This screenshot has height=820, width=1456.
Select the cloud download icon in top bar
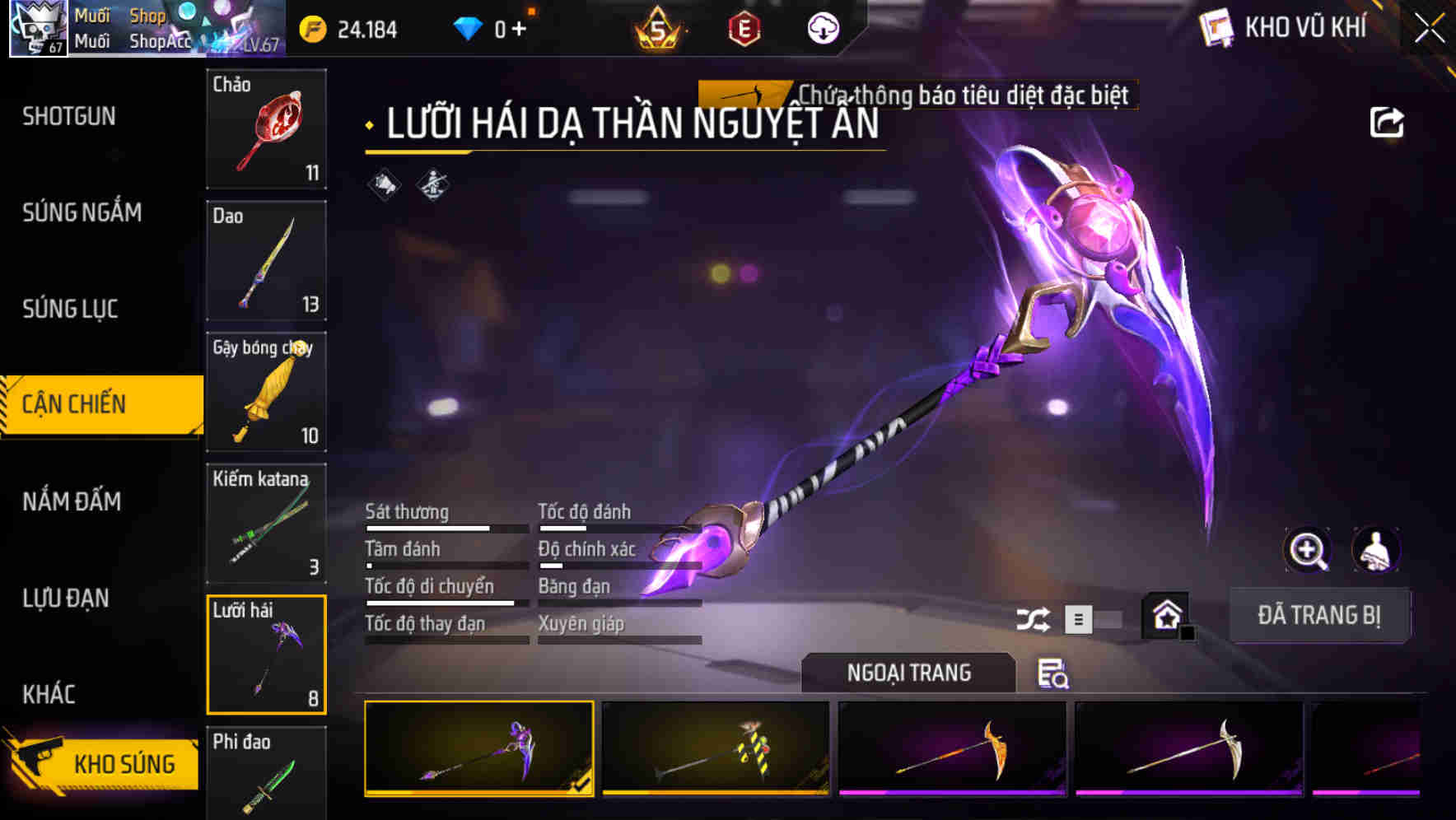pyautogui.click(x=821, y=27)
